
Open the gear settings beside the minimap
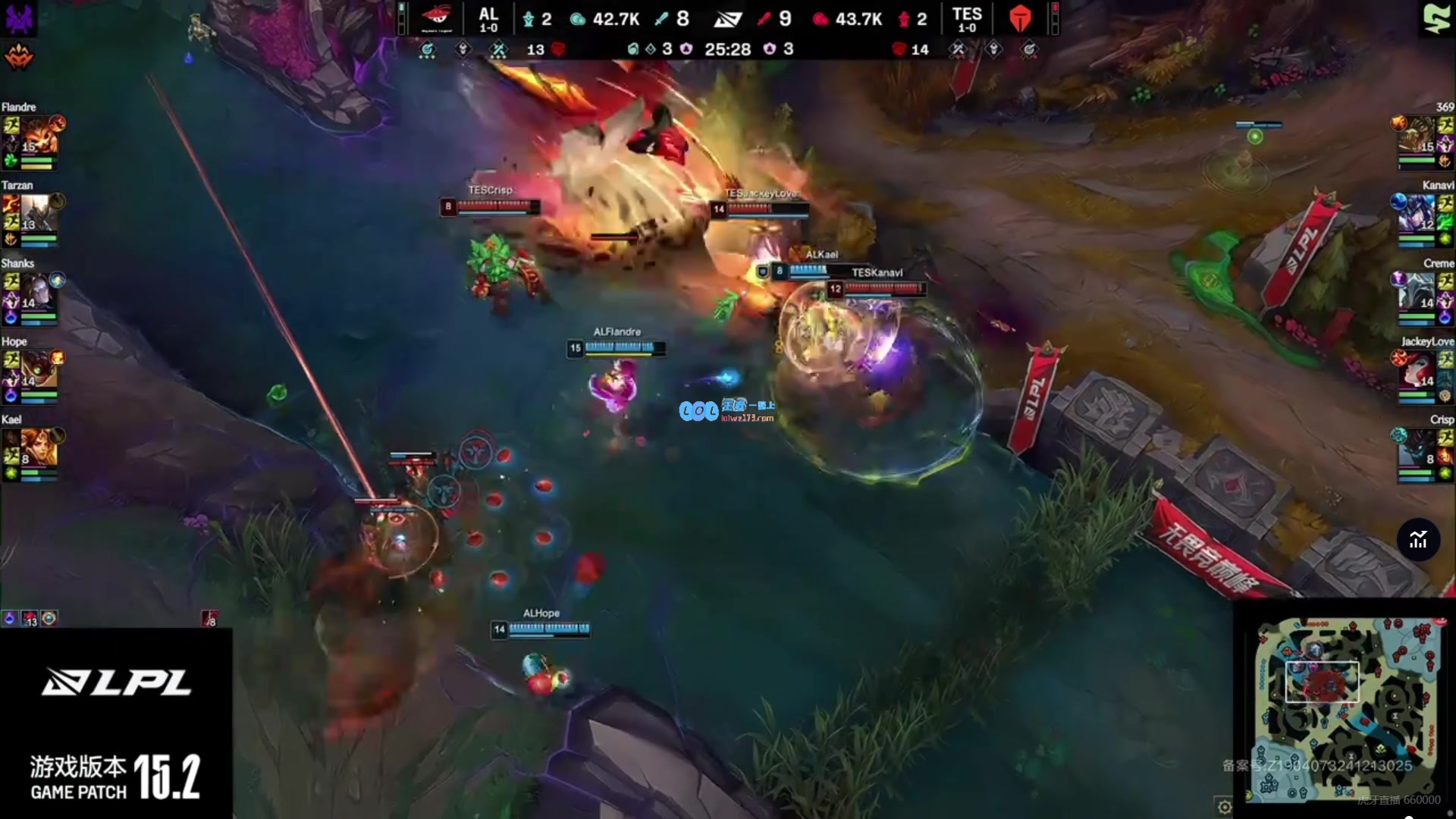[1224, 807]
